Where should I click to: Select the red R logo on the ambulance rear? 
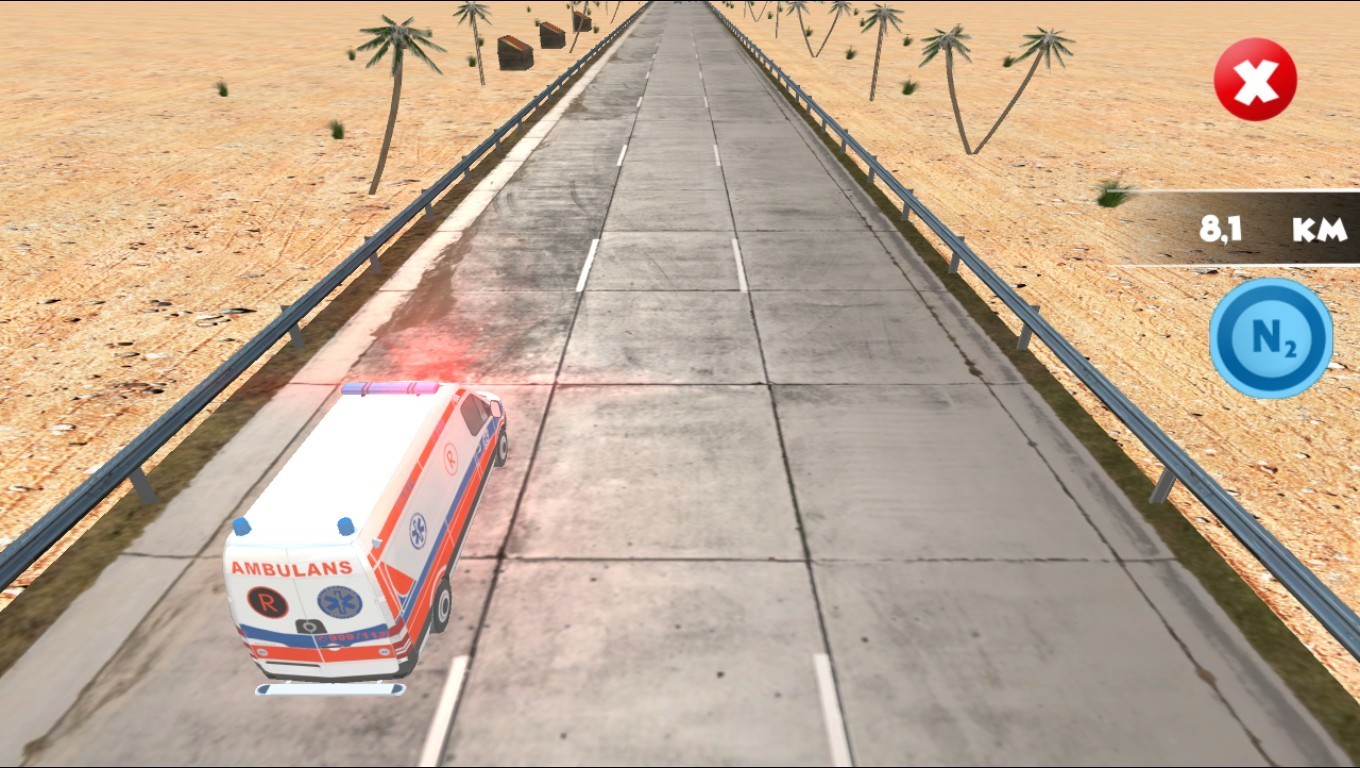tap(267, 600)
